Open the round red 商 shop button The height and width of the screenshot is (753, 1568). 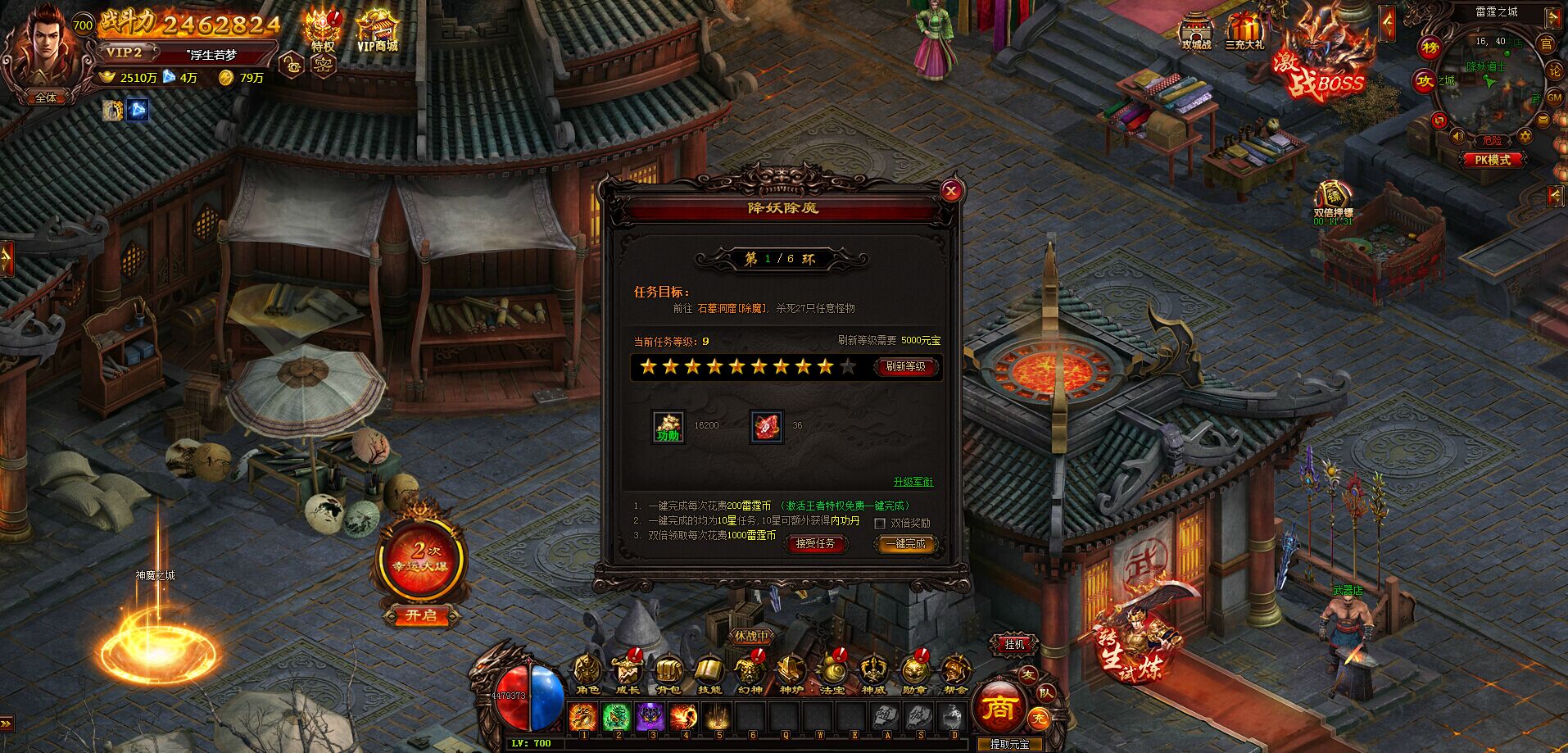pos(1000,707)
